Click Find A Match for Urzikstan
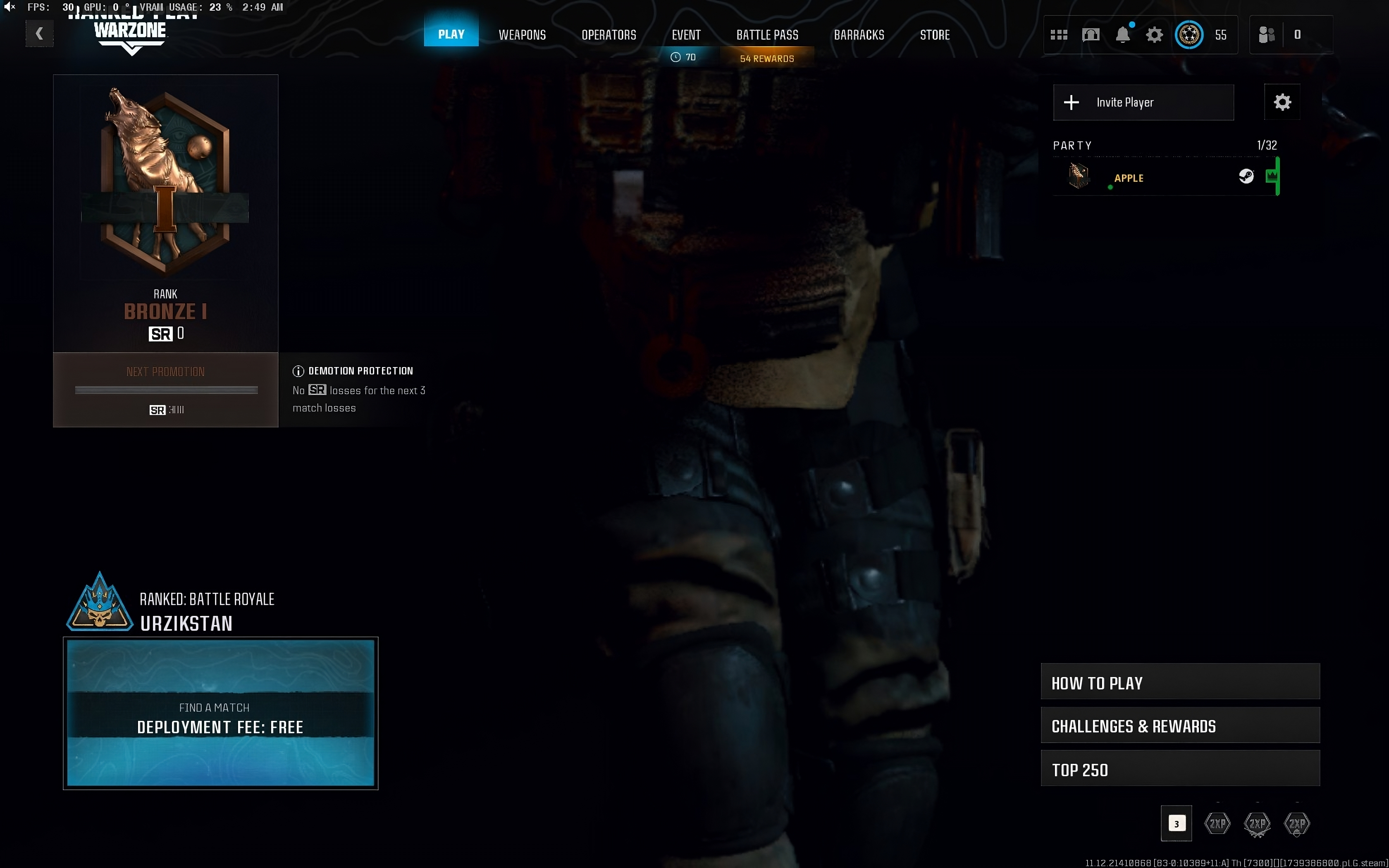The height and width of the screenshot is (868, 1389). pyautogui.click(x=220, y=716)
